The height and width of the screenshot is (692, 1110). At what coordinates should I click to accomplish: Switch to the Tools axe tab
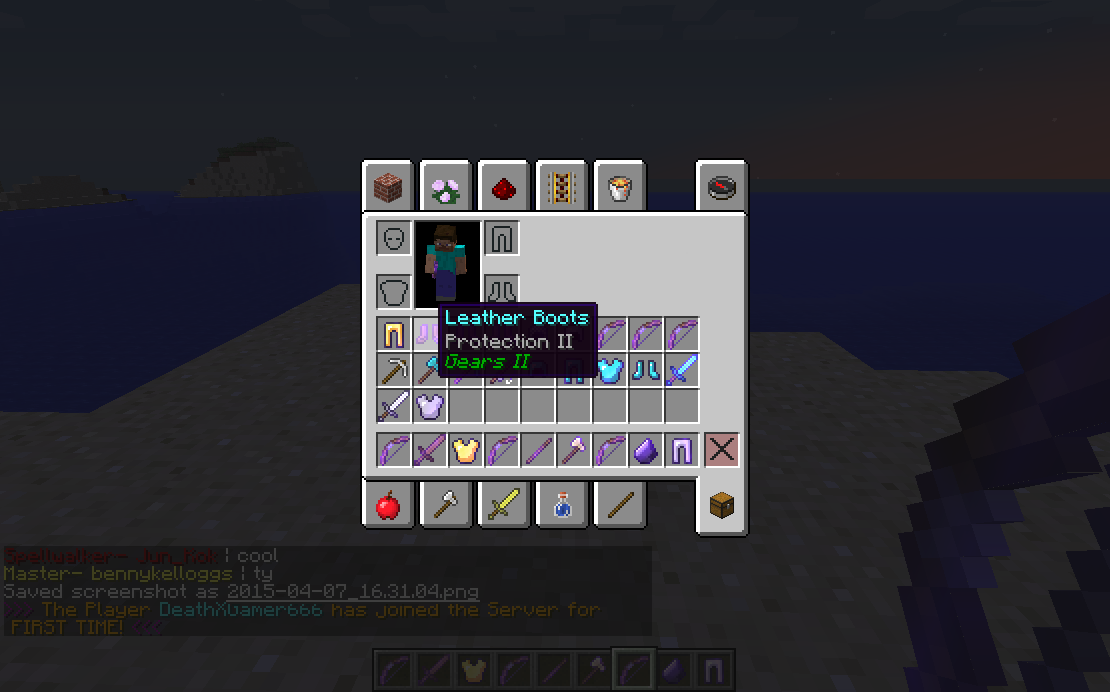(x=445, y=506)
